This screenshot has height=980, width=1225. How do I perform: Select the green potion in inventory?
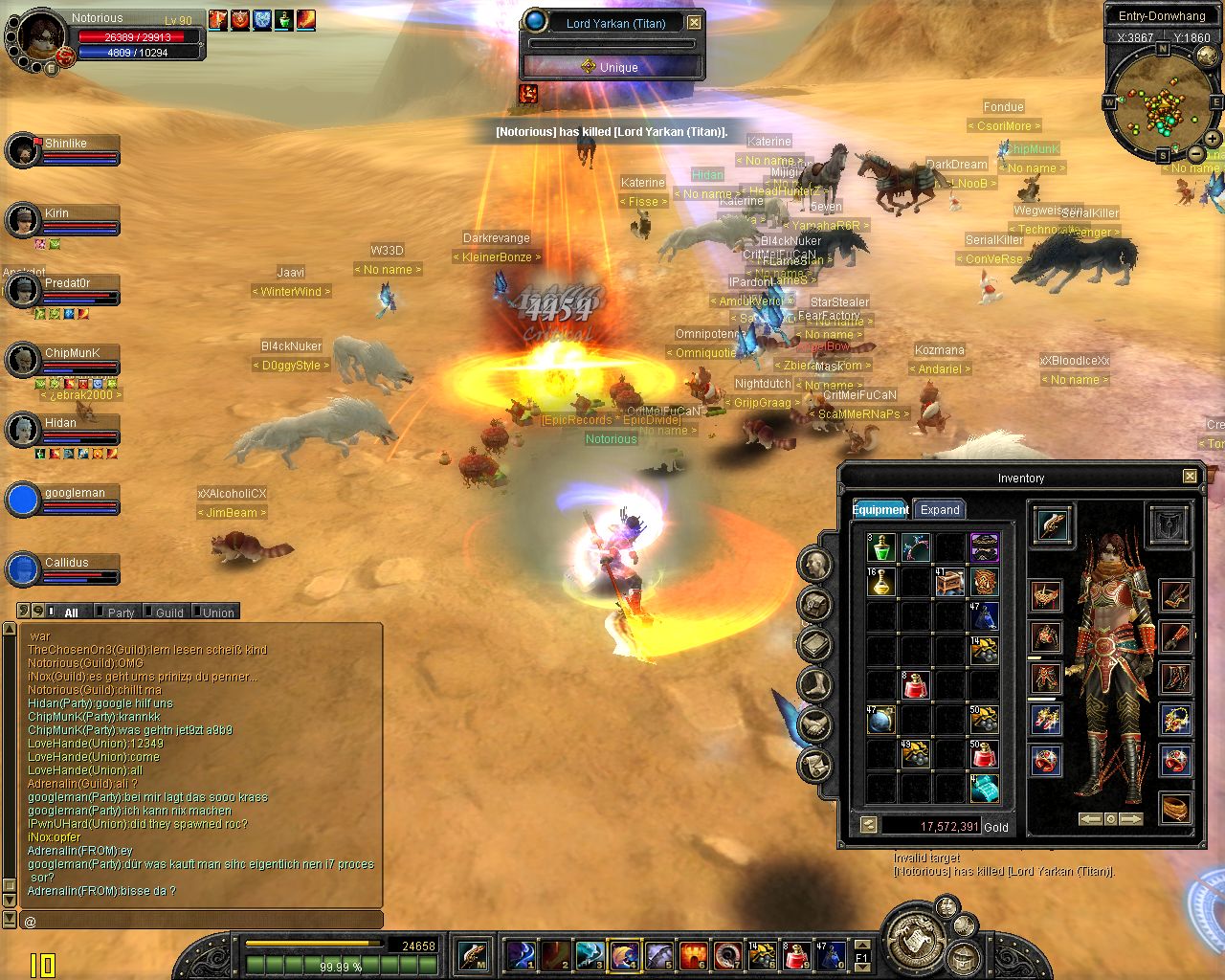(x=880, y=547)
